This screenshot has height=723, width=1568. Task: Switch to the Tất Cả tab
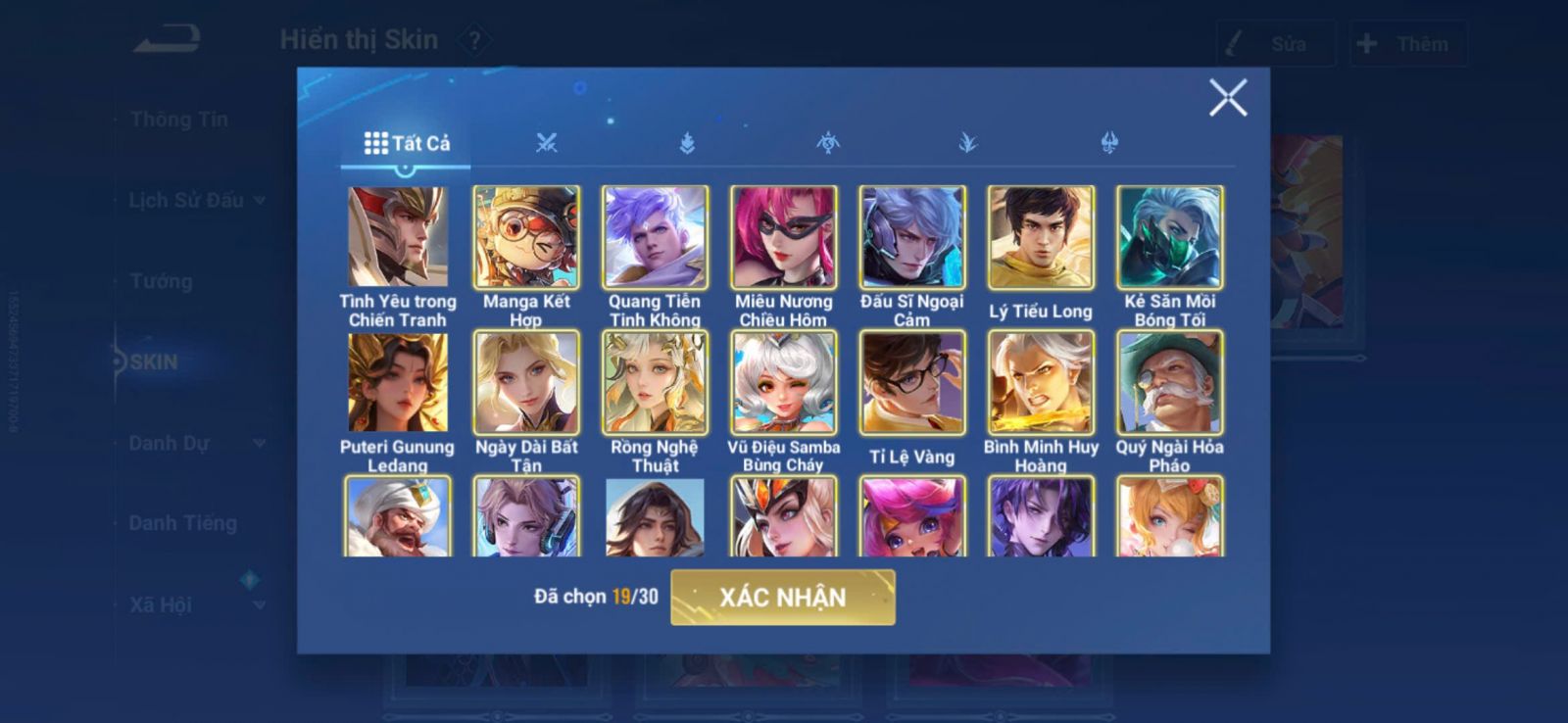pyautogui.click(x=407, y=144)
